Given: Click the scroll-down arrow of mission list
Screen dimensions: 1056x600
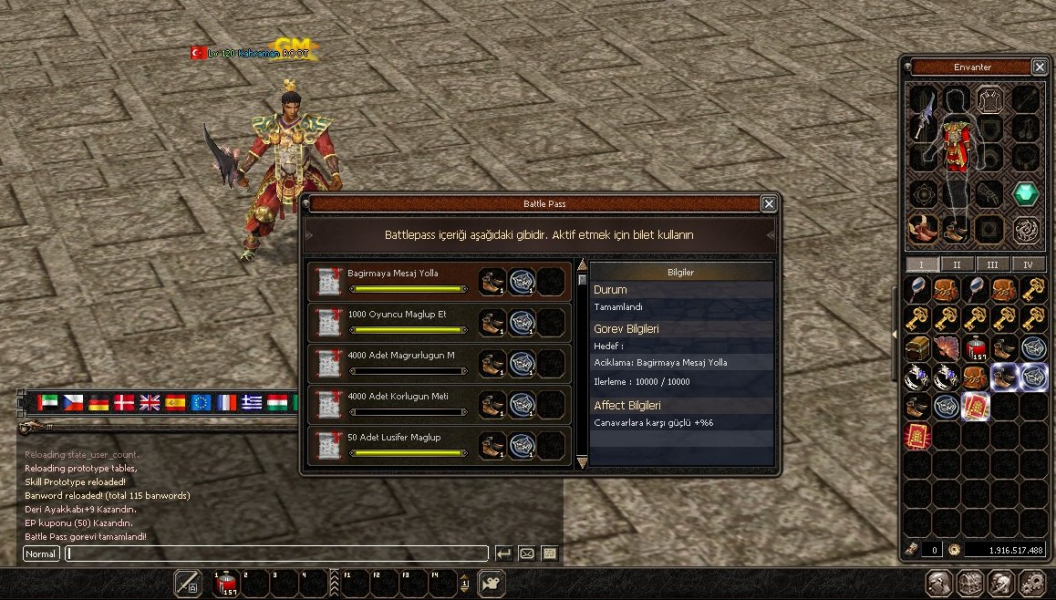Looking at the screenshot, I should [582, 462].
